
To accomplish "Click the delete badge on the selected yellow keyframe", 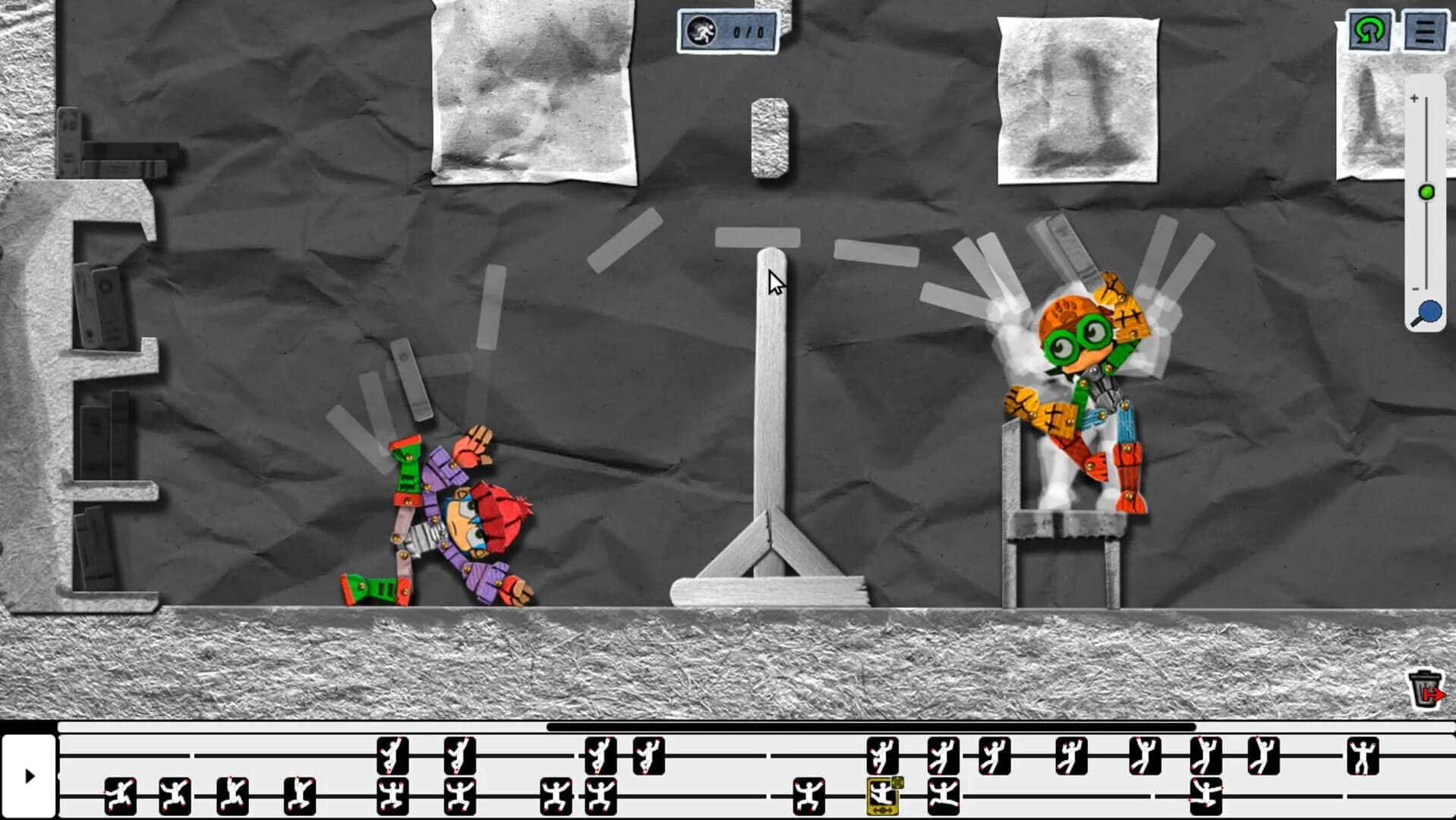I will coord(898,784).
